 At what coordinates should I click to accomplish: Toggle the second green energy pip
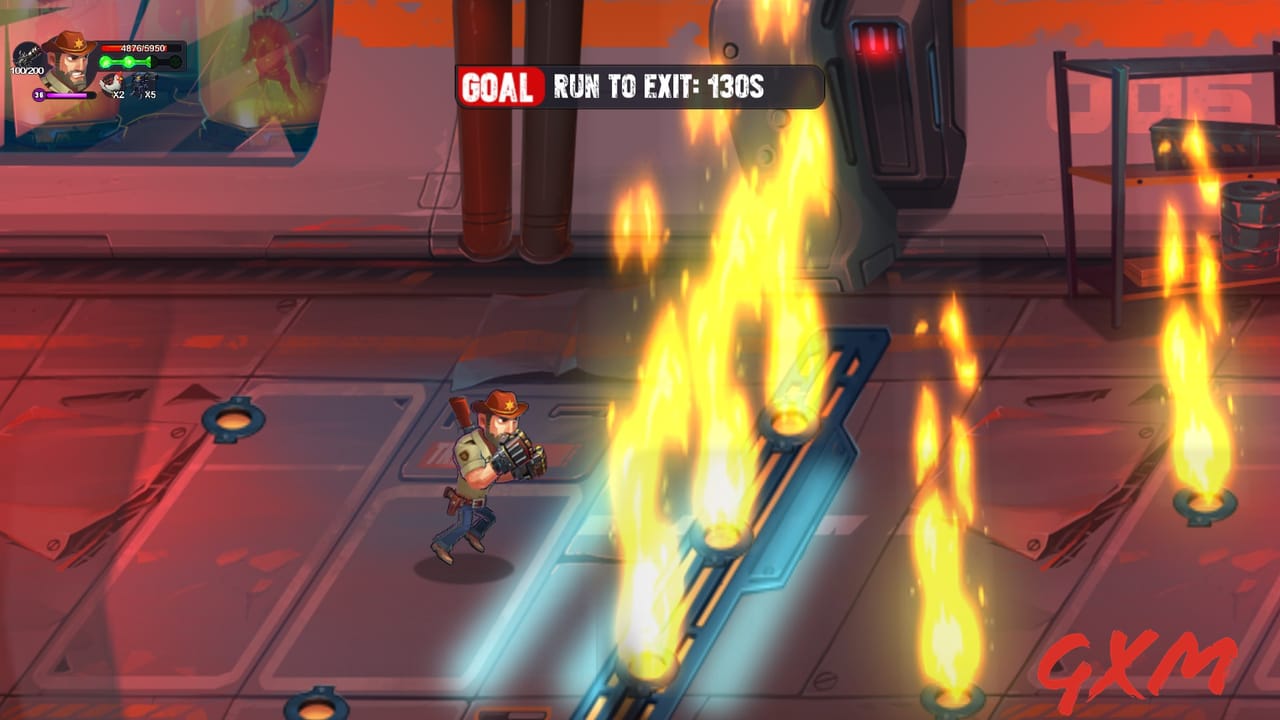click(129, 61)
